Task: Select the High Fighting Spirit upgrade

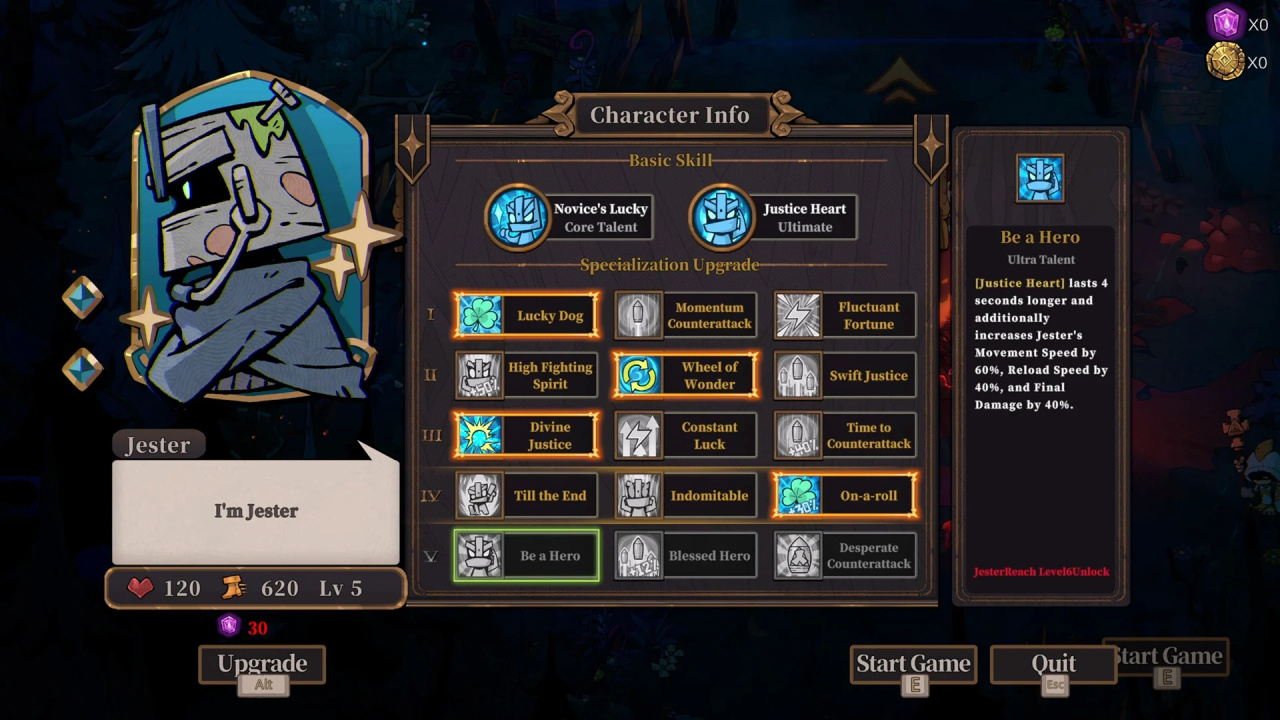Action: coord(527,376)
